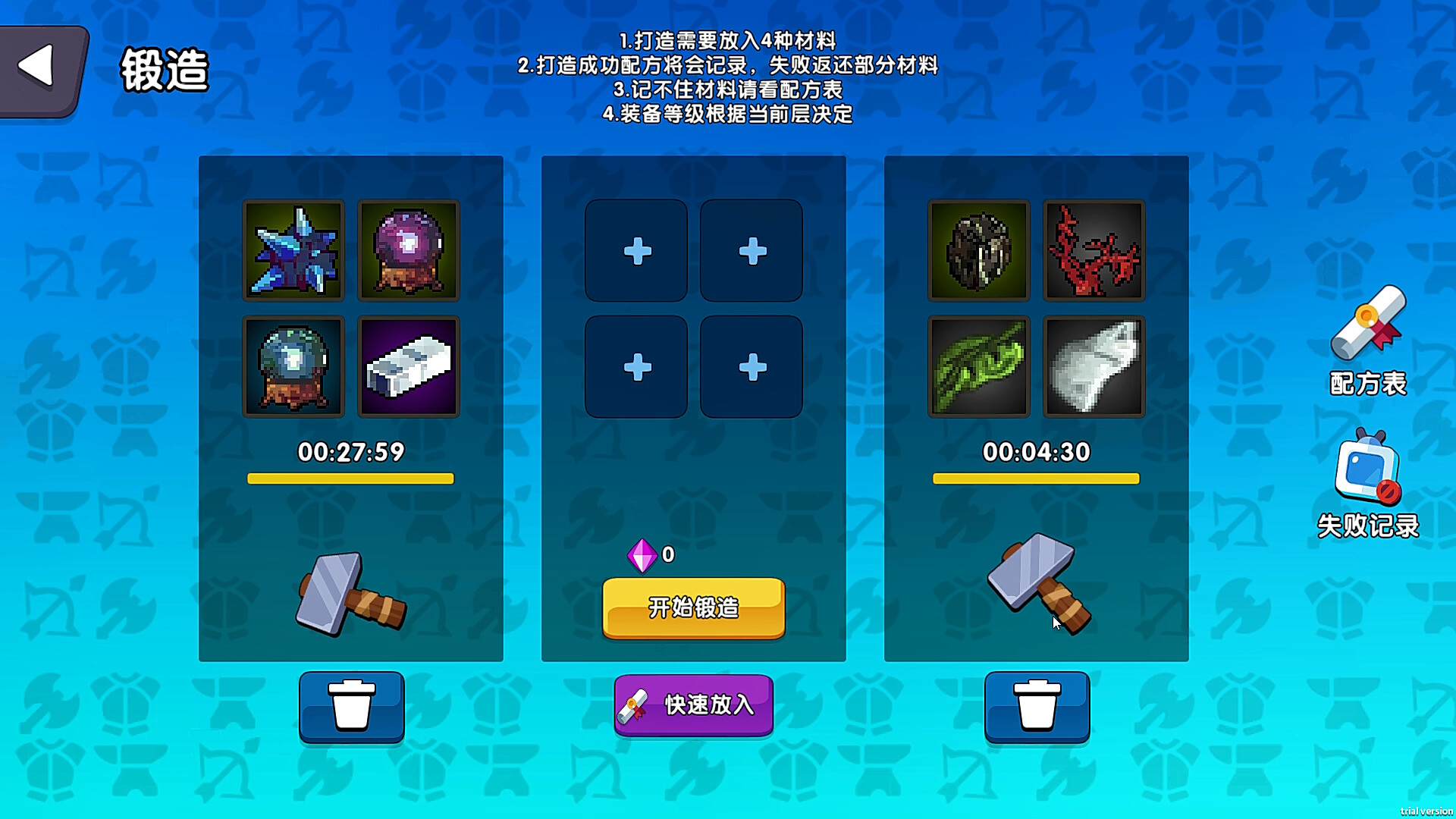Select the purple orb material
The image size is (1456, 819).
point(409,250)
